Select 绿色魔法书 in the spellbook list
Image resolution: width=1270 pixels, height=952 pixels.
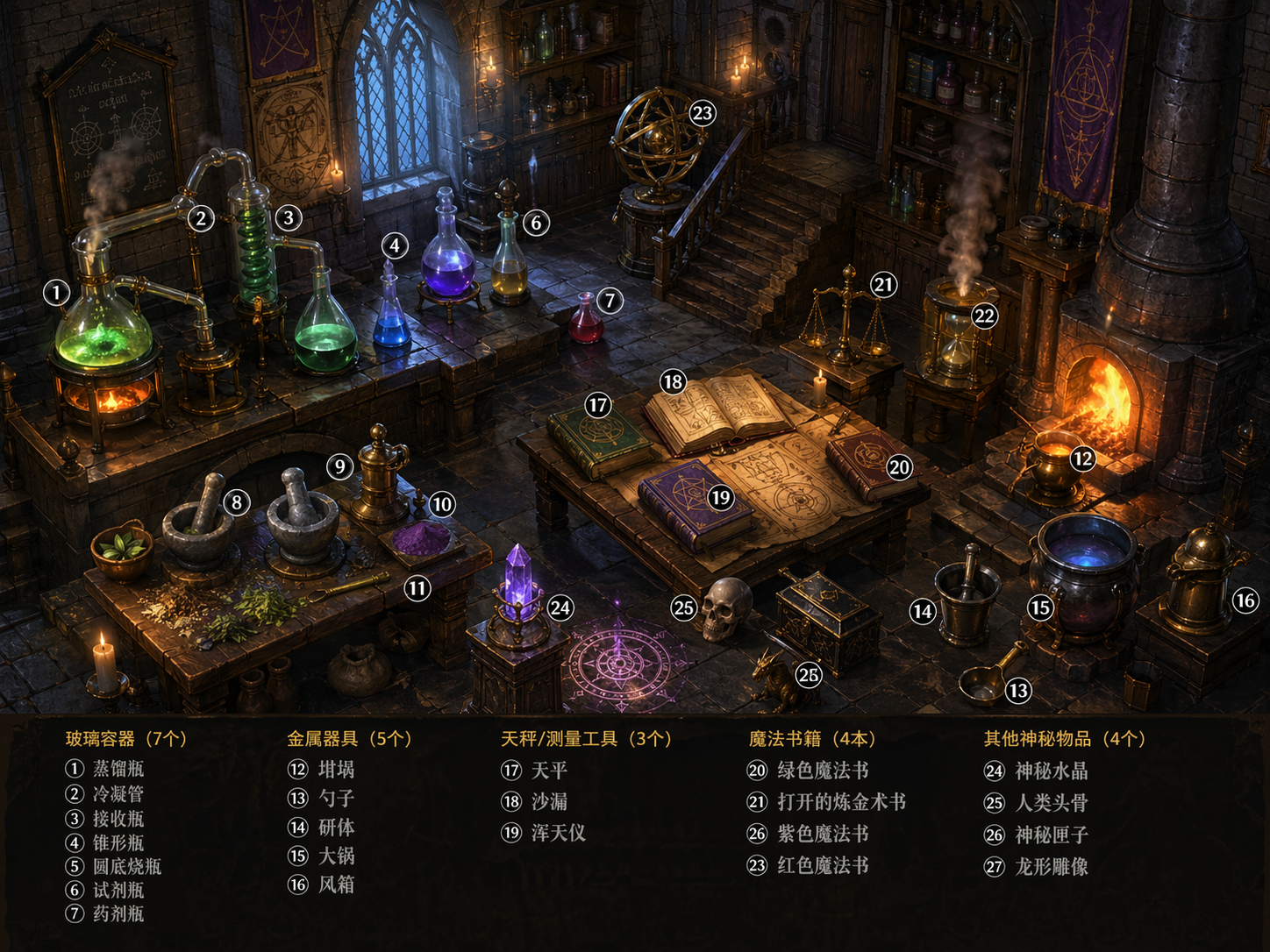823,771
